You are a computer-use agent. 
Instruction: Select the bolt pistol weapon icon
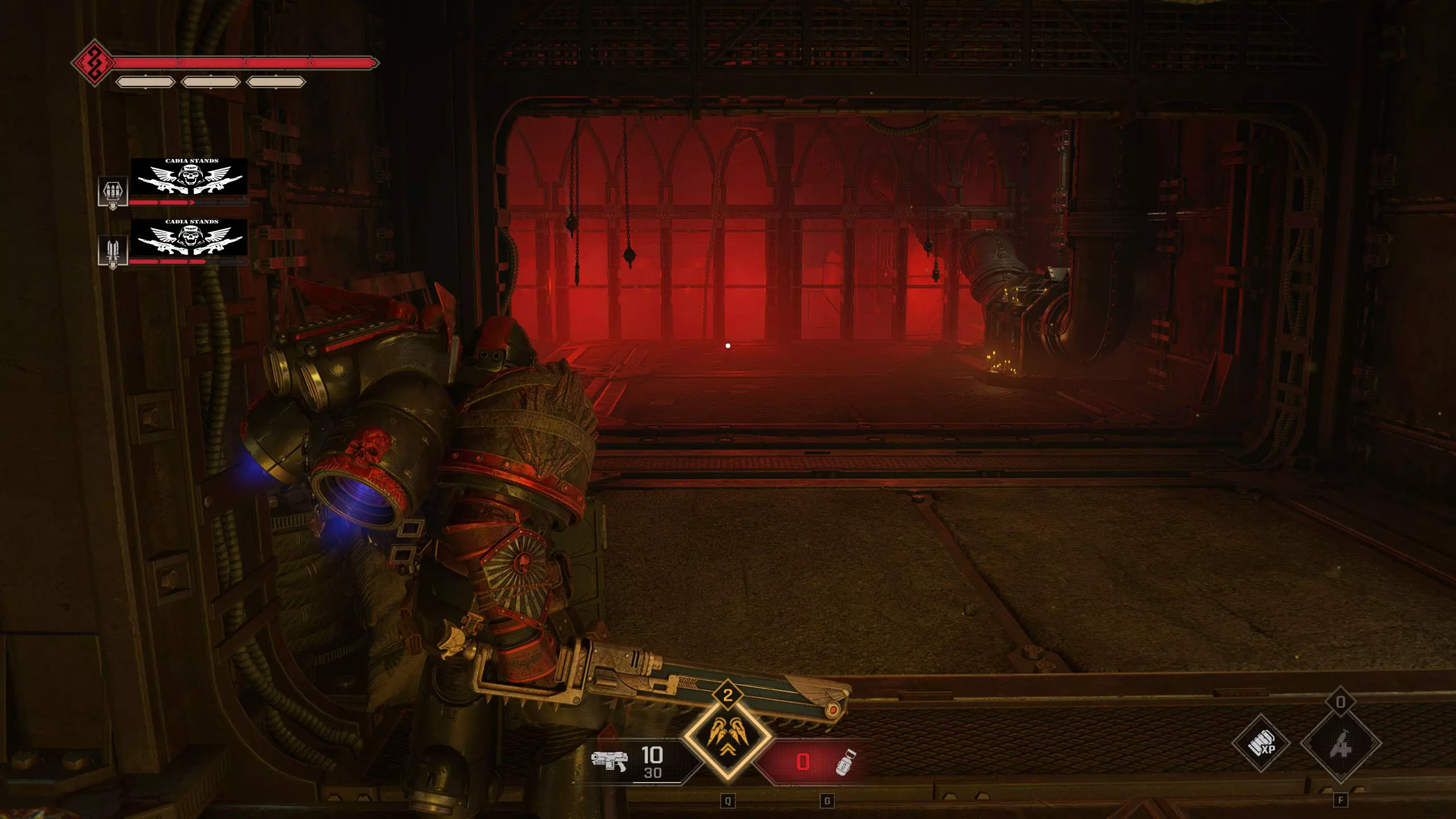(x=609, y=761)
